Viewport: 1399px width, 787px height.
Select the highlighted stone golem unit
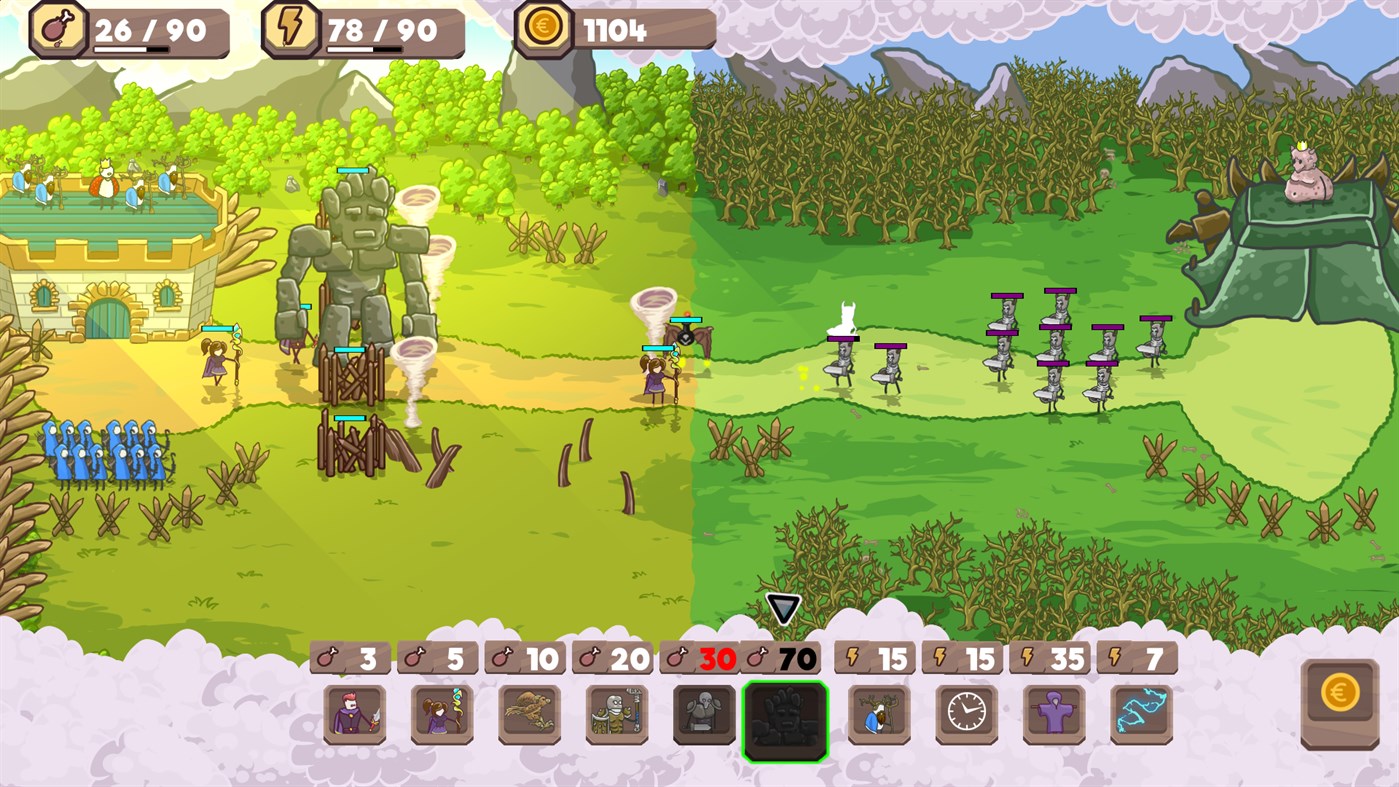pyautogui.click(x=785, y=715)
